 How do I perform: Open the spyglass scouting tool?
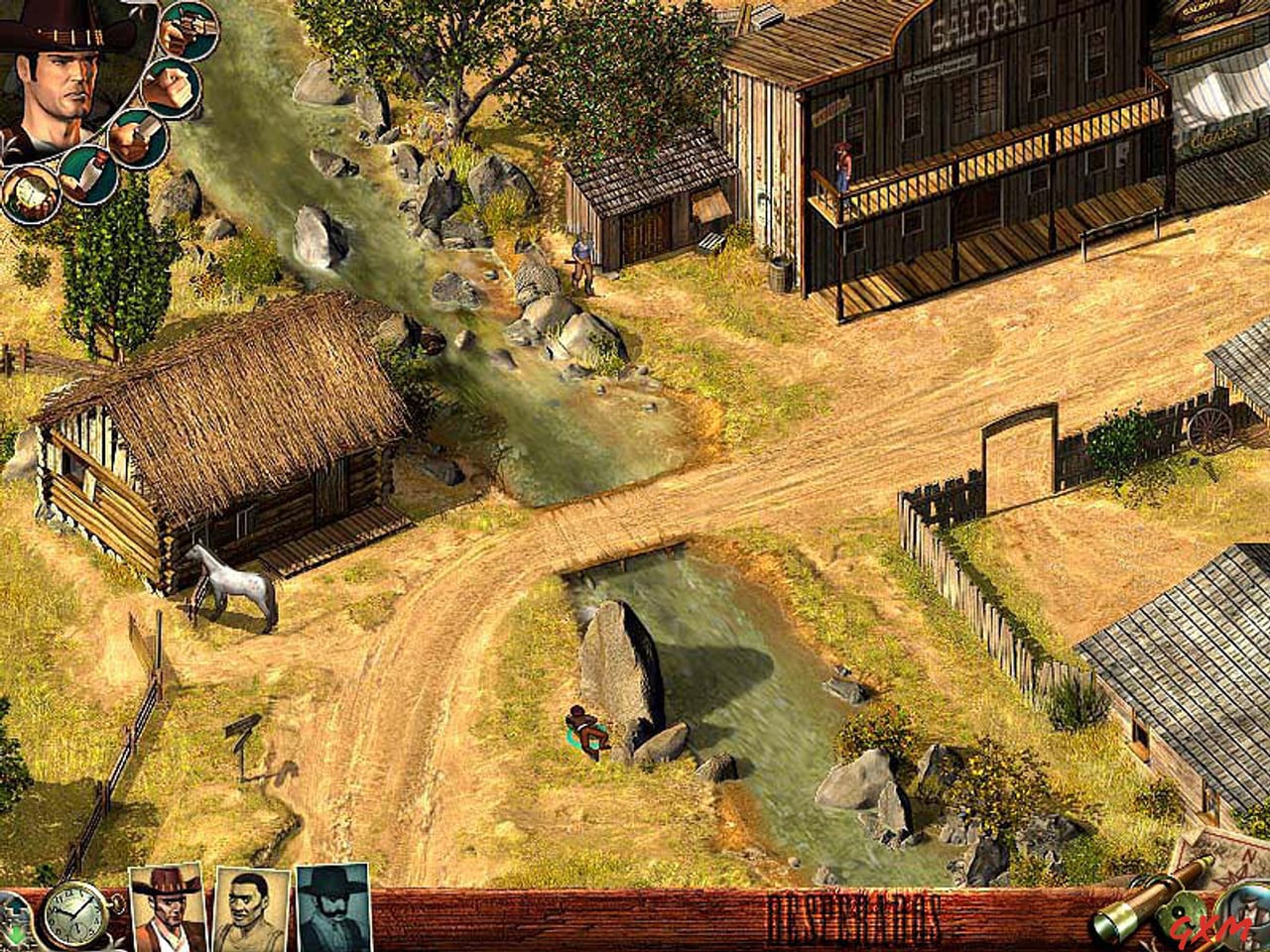pos(1141,907)
